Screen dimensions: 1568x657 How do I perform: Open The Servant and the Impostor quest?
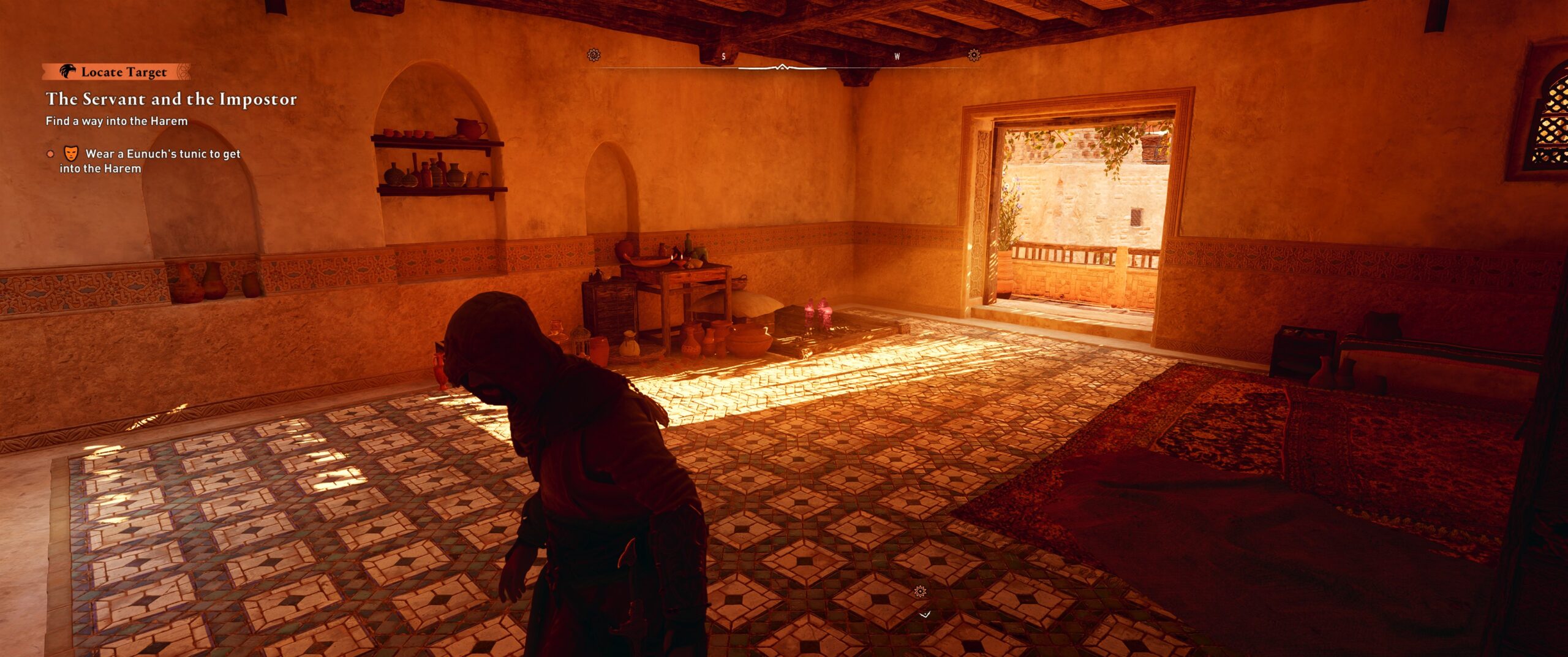[171, 99]
